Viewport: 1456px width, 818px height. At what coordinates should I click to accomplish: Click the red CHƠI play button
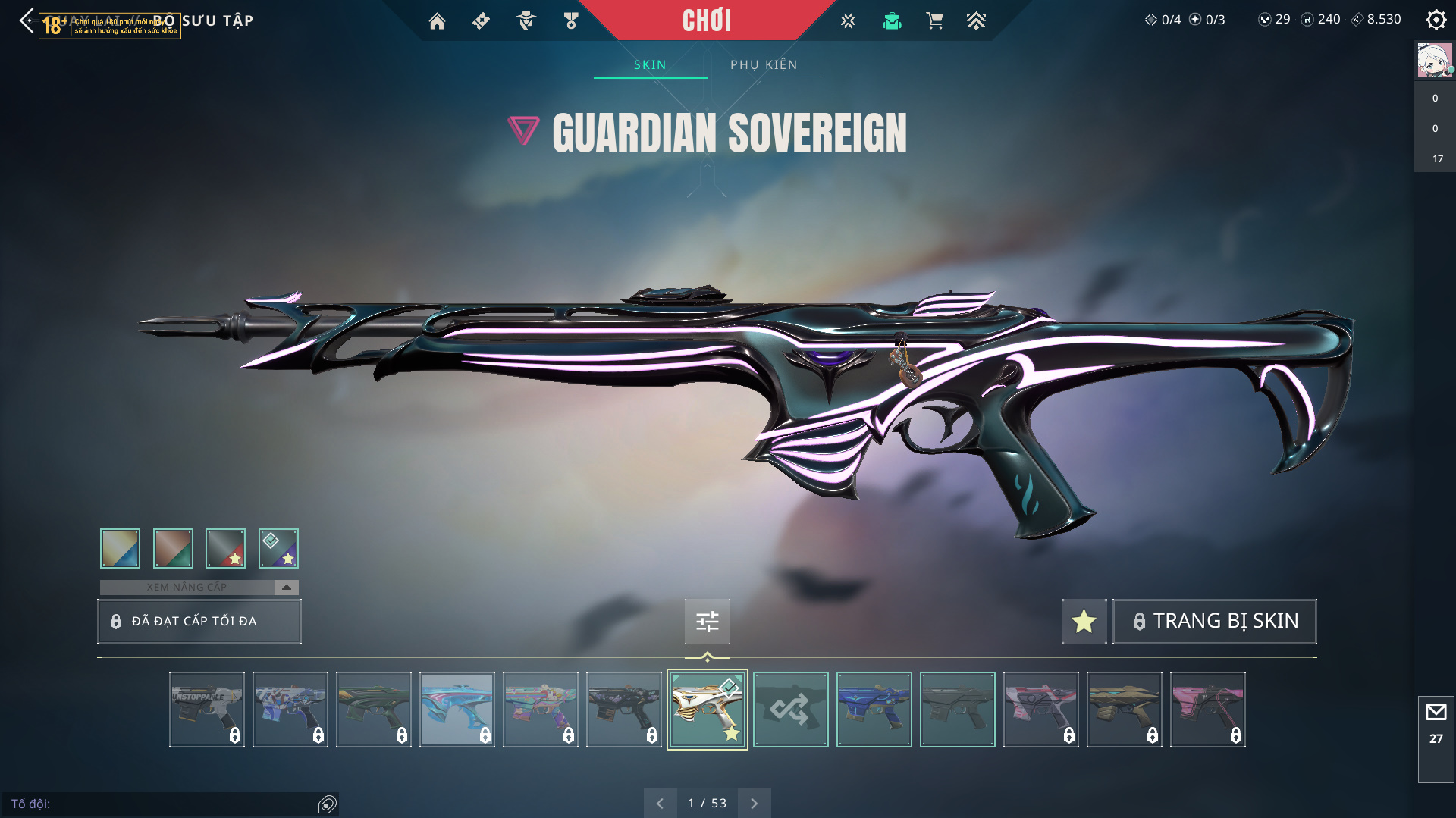[x=706, y=20]
